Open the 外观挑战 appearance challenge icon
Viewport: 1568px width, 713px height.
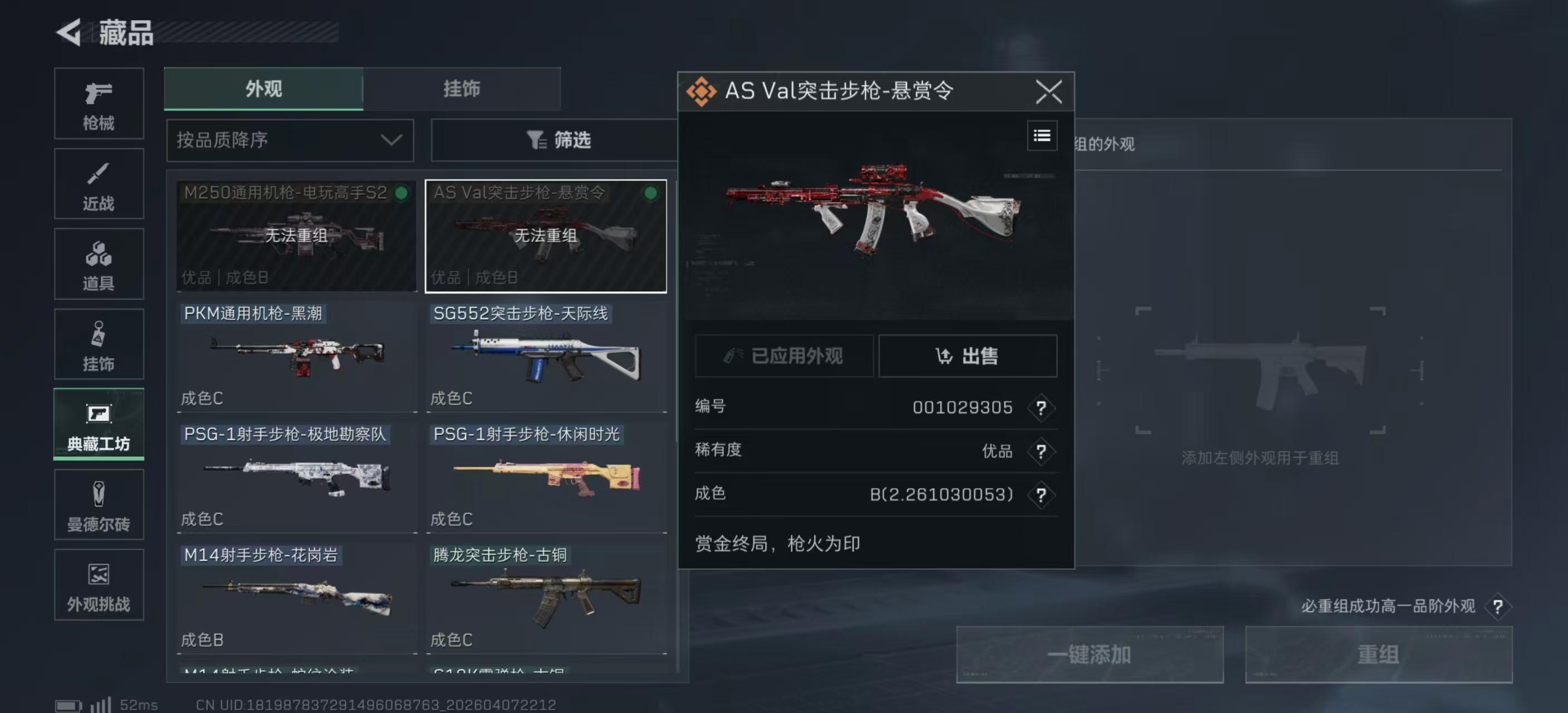pyautogui.click(x=98, y=584)
